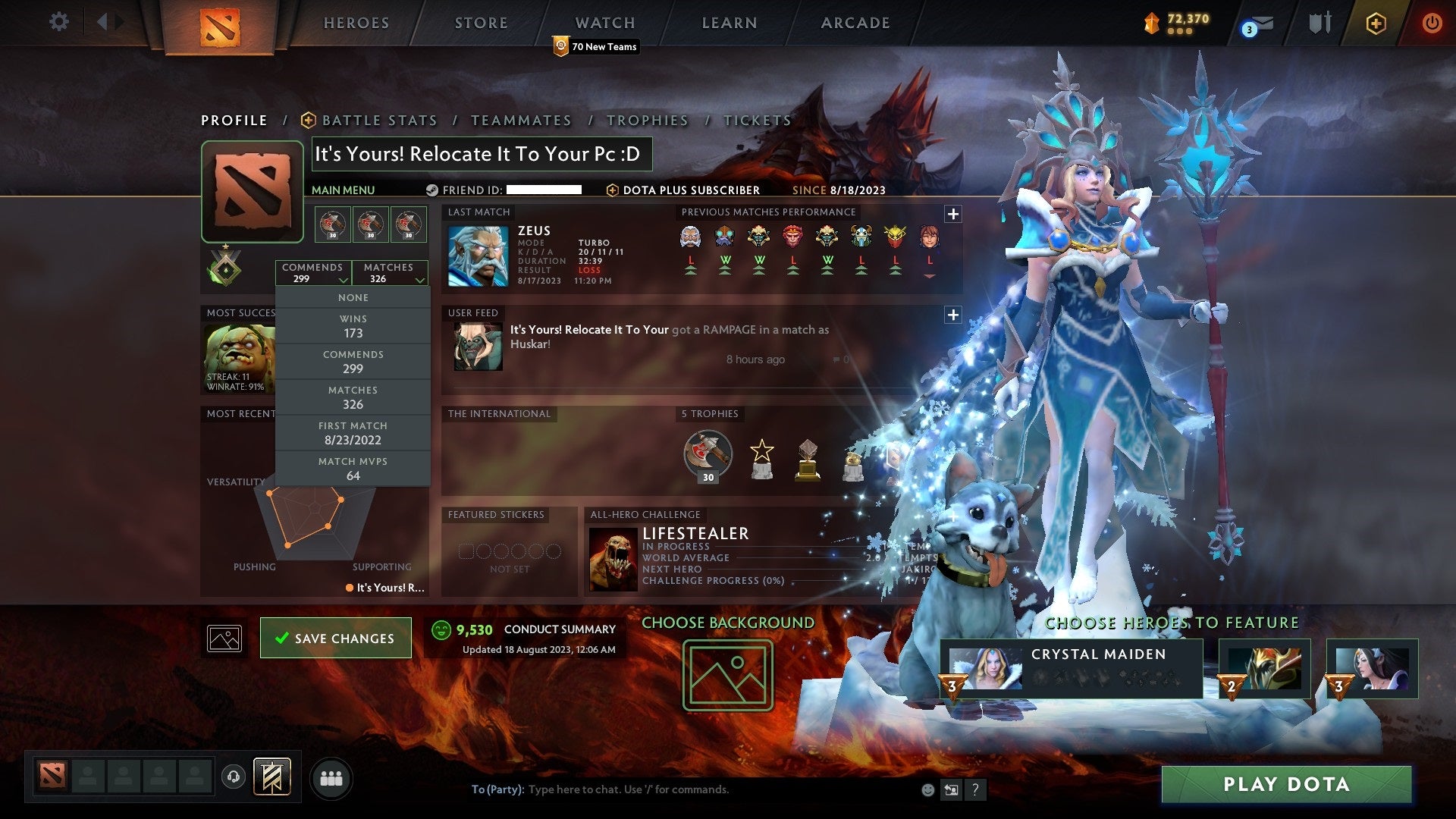Open the MATCHES dropdown chevron
The width and height of the screenshot is (1456, 819).
(x=419, y=279)
